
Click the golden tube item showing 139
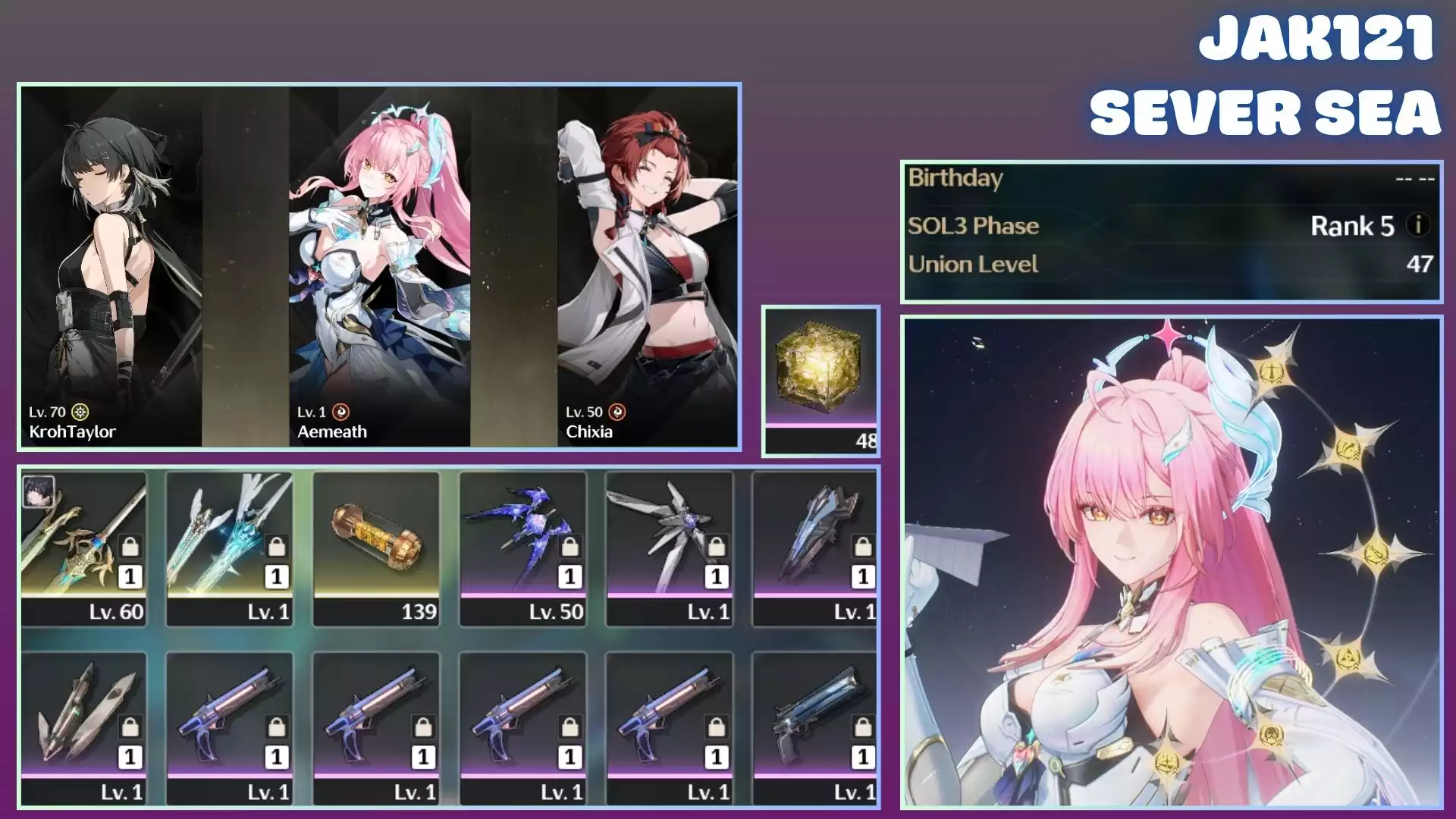[x=376, y=548]
